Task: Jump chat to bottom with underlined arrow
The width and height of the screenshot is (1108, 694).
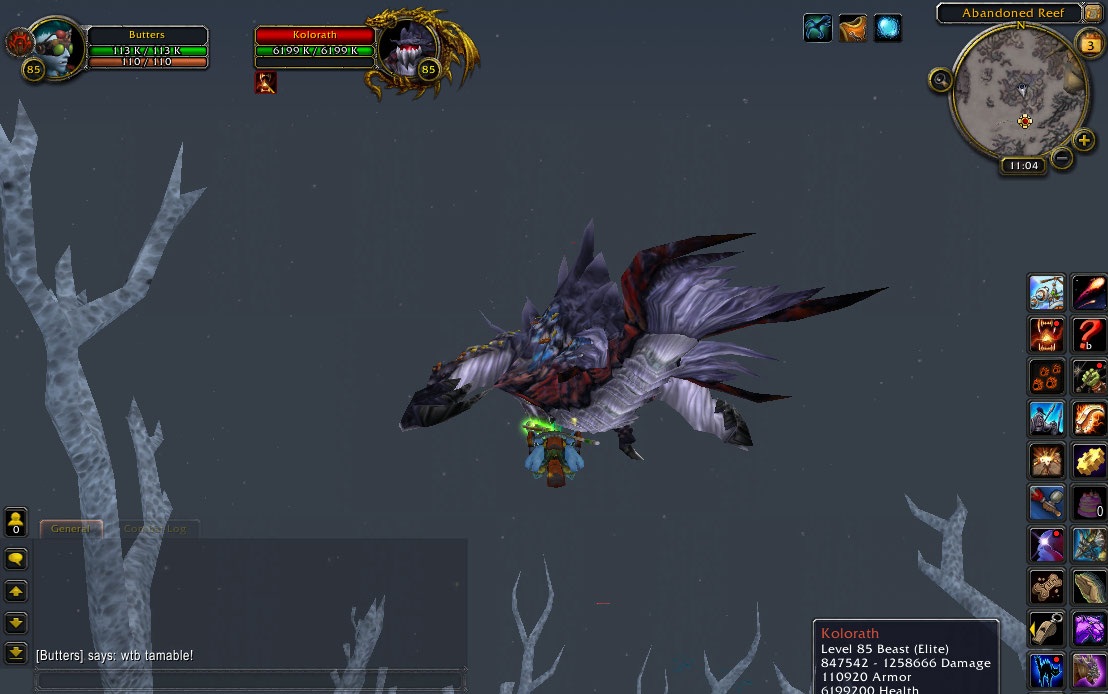Action: tap(16, 654)
